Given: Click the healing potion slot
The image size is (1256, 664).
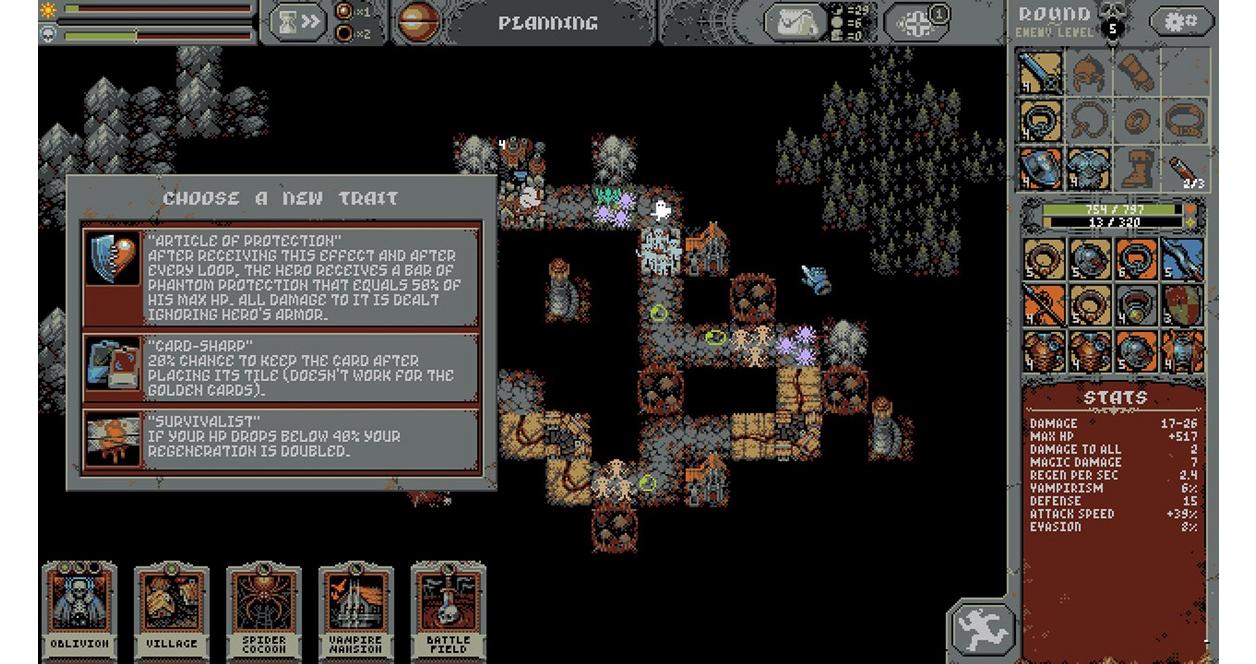Looking at the screenshot, I should (x=1184, y=168).
